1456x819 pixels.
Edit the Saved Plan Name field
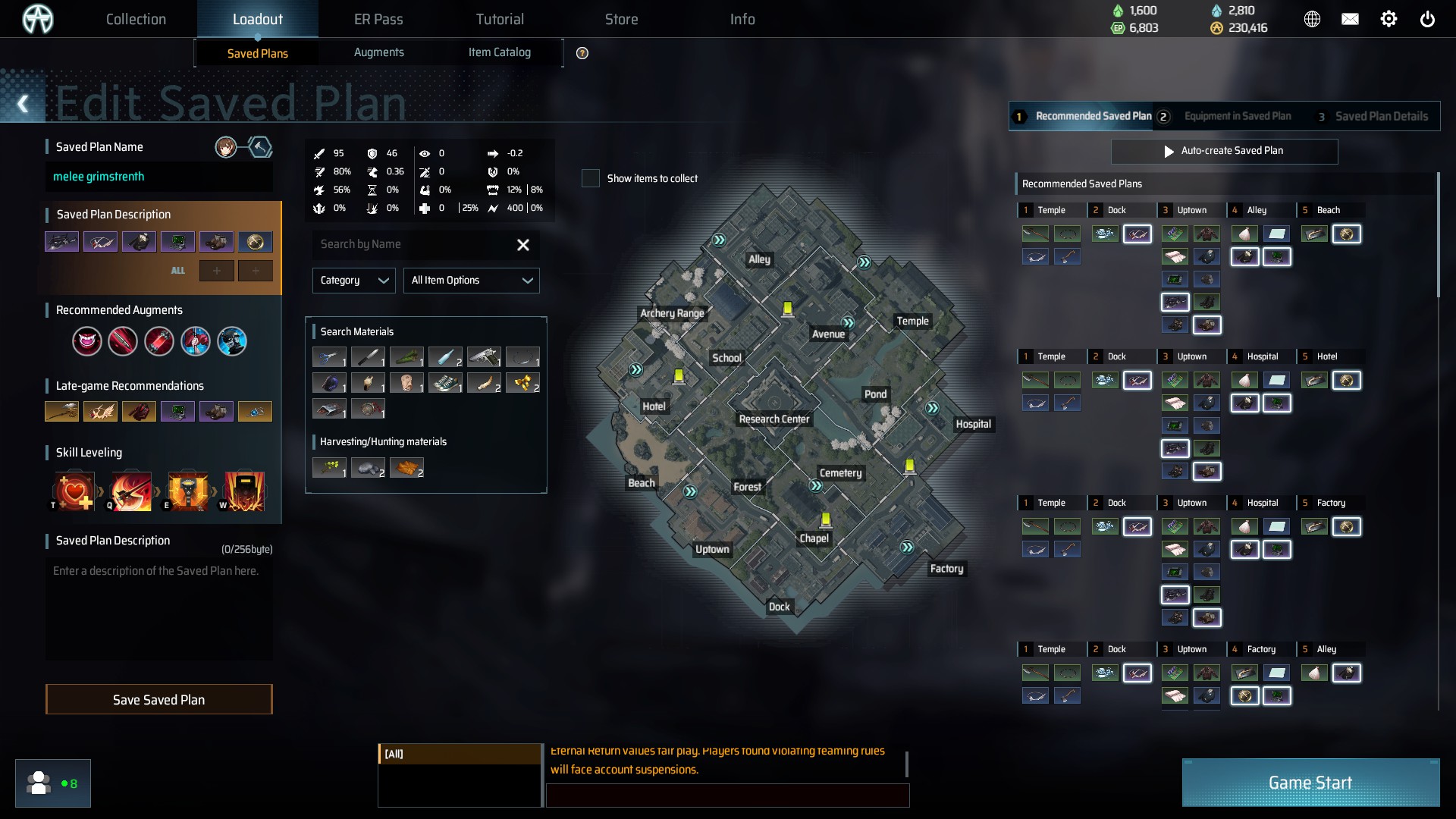tap(158, 177)
